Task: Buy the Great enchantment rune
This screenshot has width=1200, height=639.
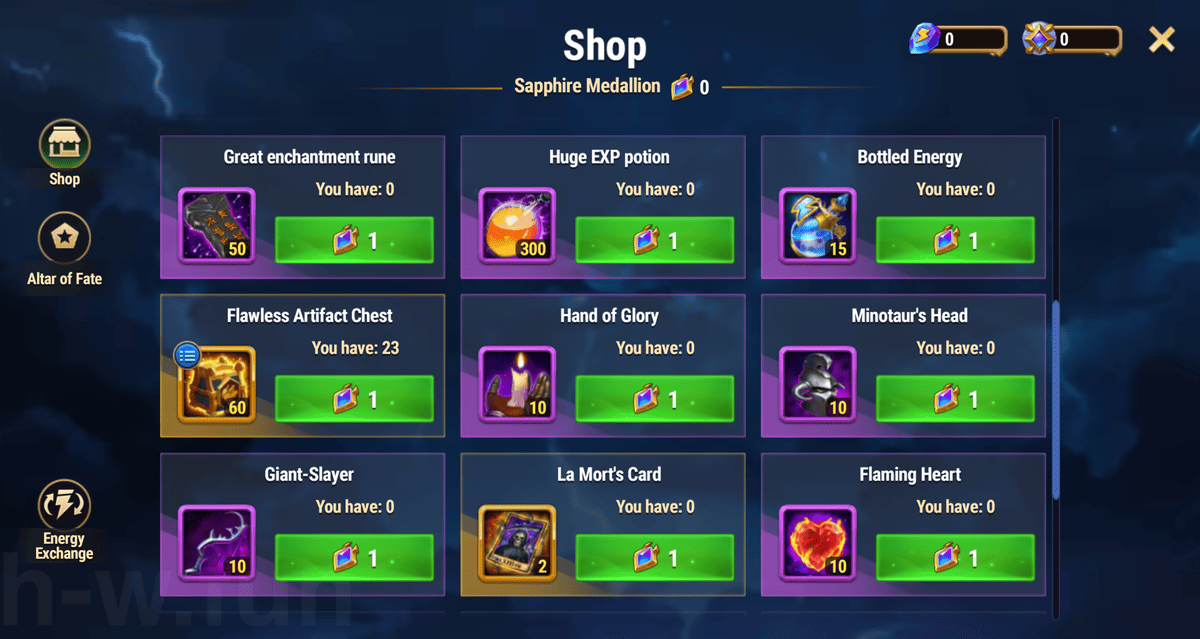Action: [x=354, y=241]
